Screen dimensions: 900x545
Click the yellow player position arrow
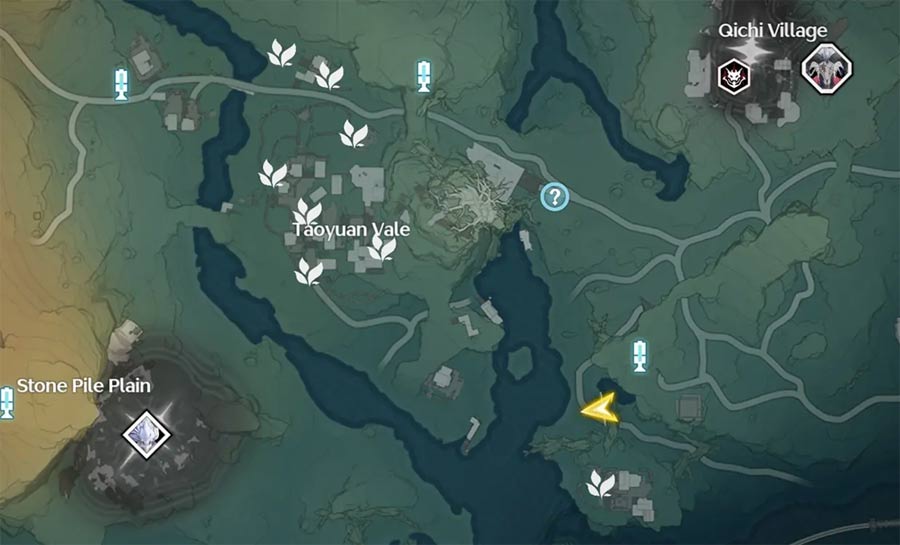coord(599,409)
